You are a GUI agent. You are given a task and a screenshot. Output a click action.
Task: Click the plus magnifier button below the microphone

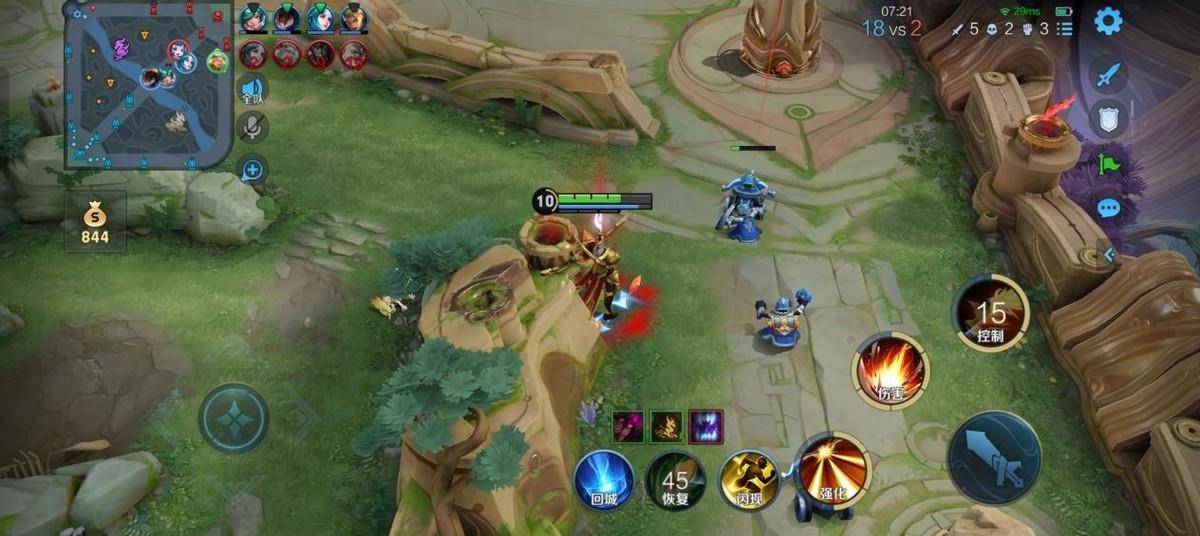(252, 170)
